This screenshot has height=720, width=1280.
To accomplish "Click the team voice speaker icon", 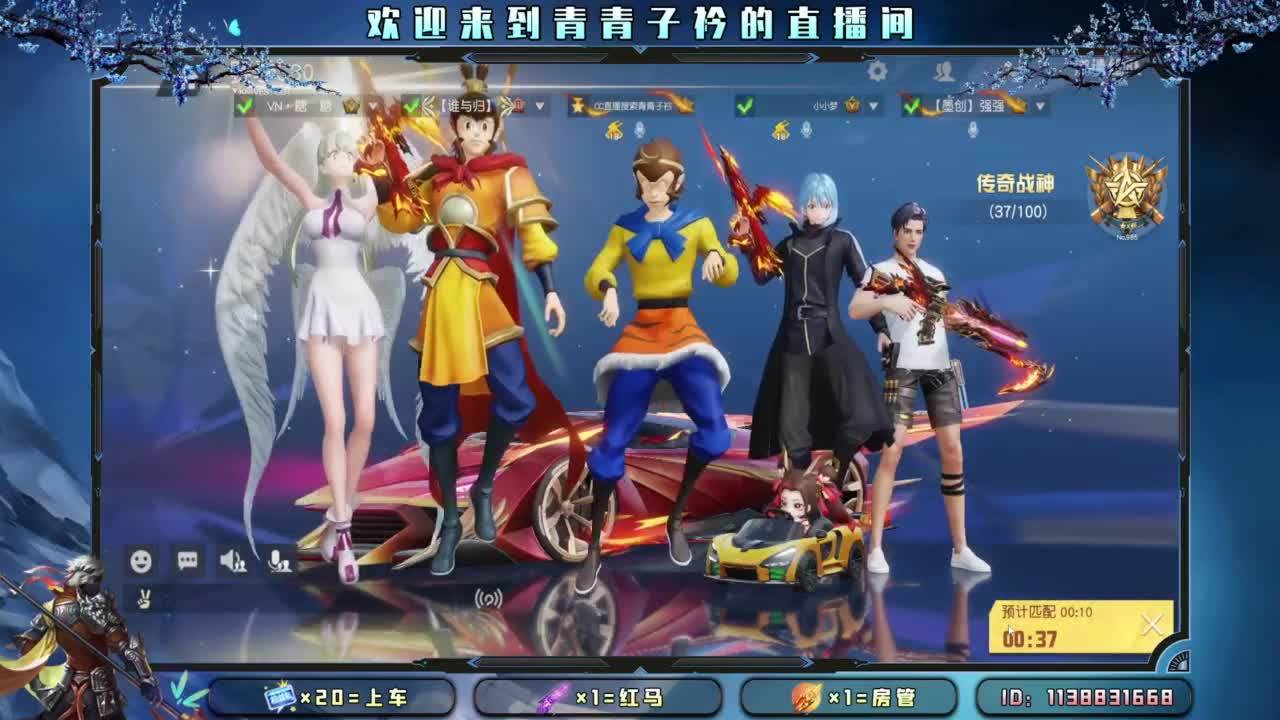I will pos(230,561).
